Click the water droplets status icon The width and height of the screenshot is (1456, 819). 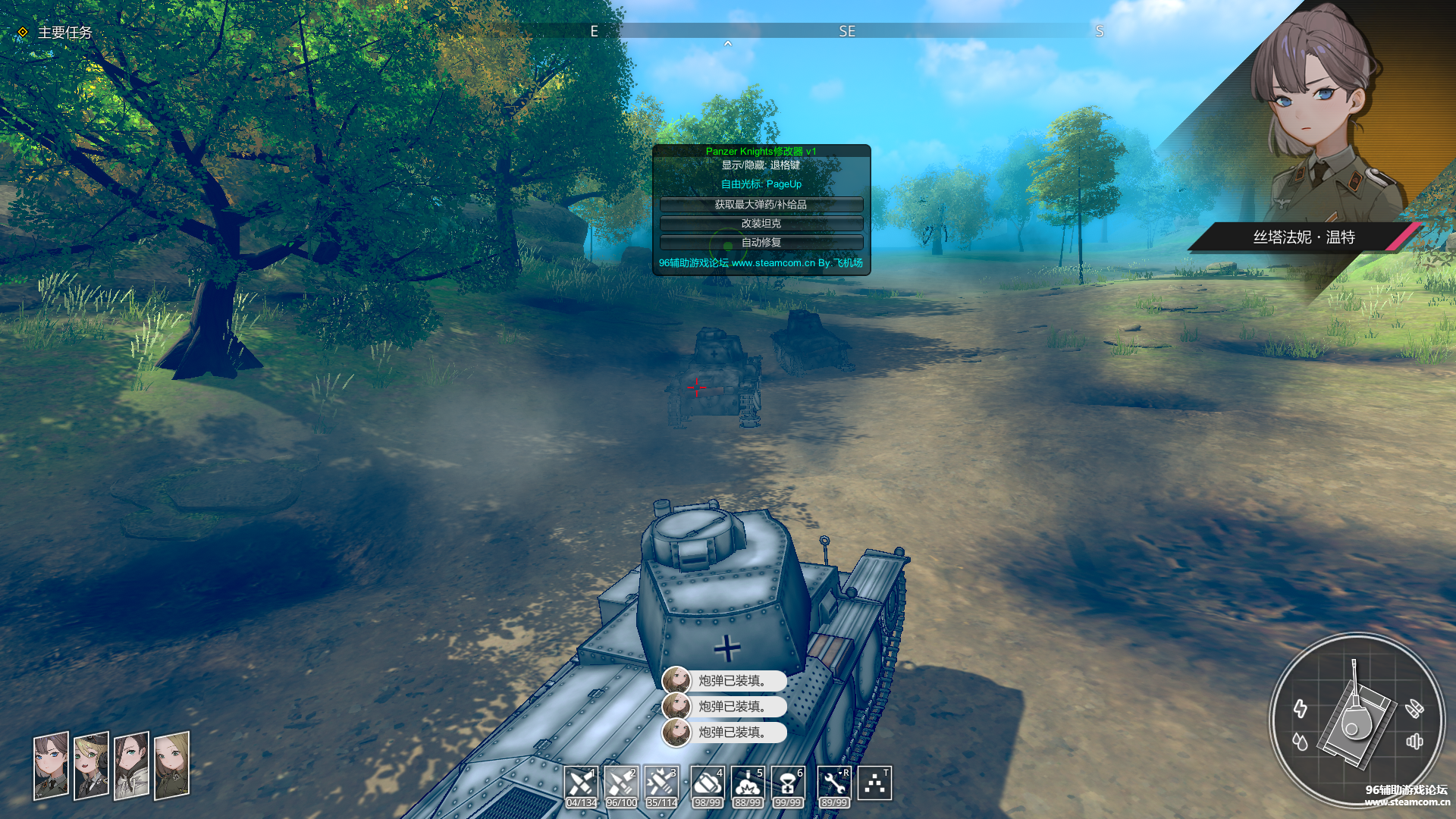click(1301, 742)
